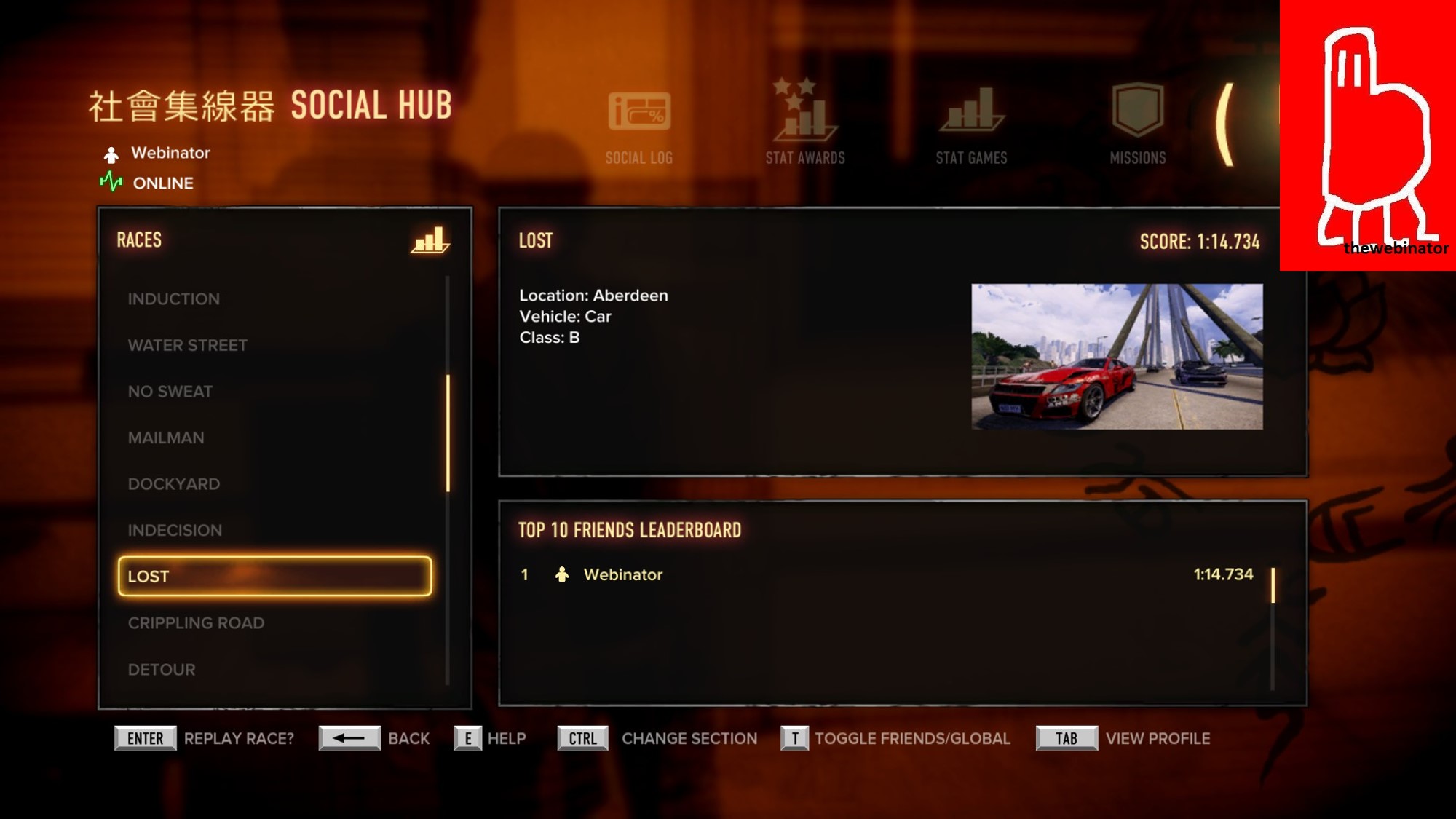Image resolution: width=1456 pixels, height=819 pixels.
Task: Choose the Water Street race
Action: click(187, 345)
